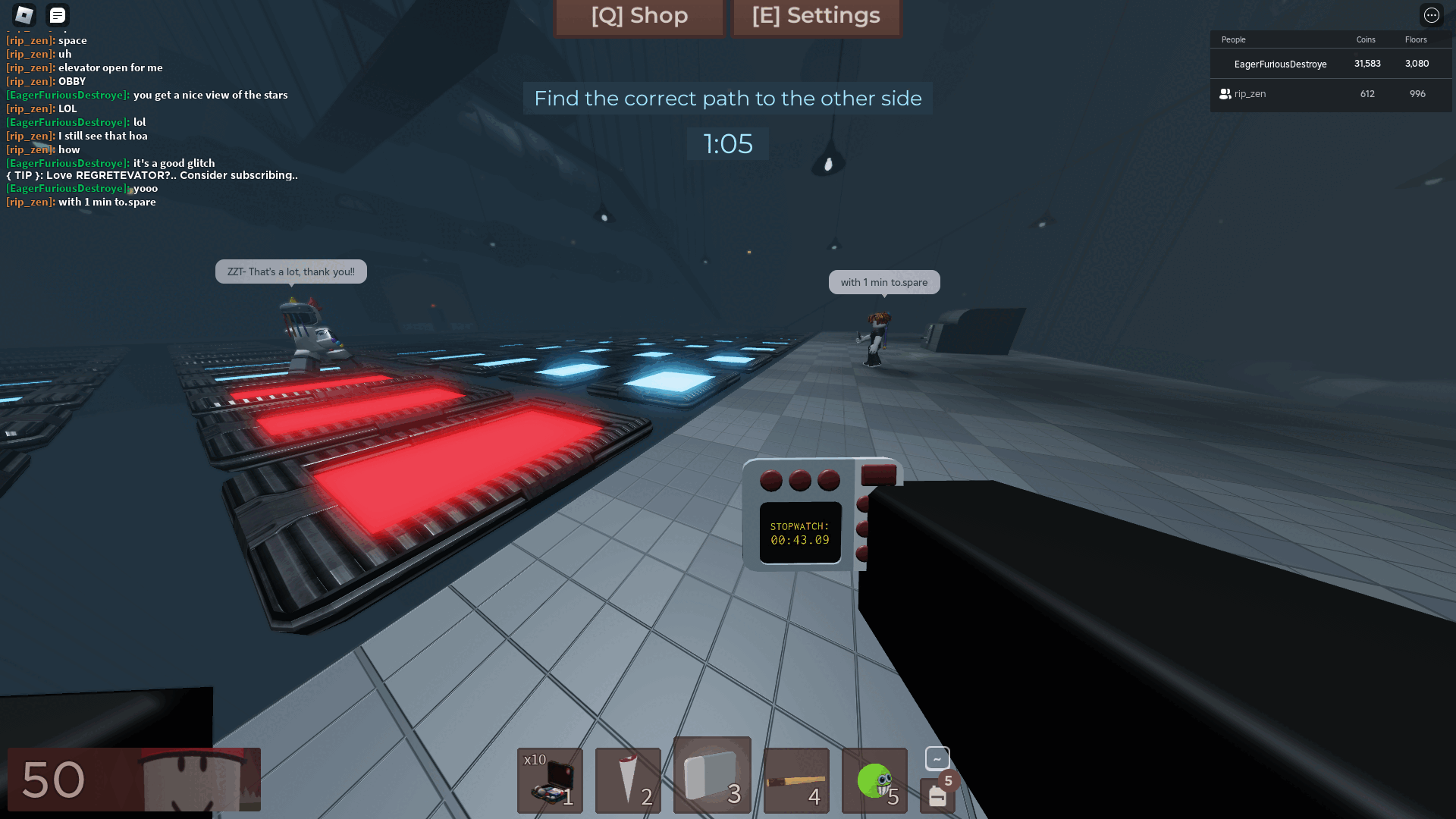Select the paper cone item in slot 2
This screenshot has width=1456, height=819.
pyautogui.click(x=628, y=780)
